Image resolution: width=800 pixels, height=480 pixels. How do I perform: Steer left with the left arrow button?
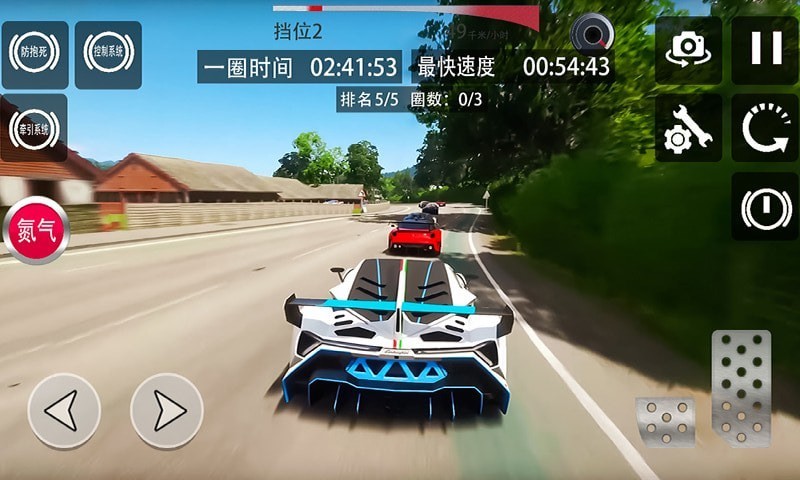64,410
